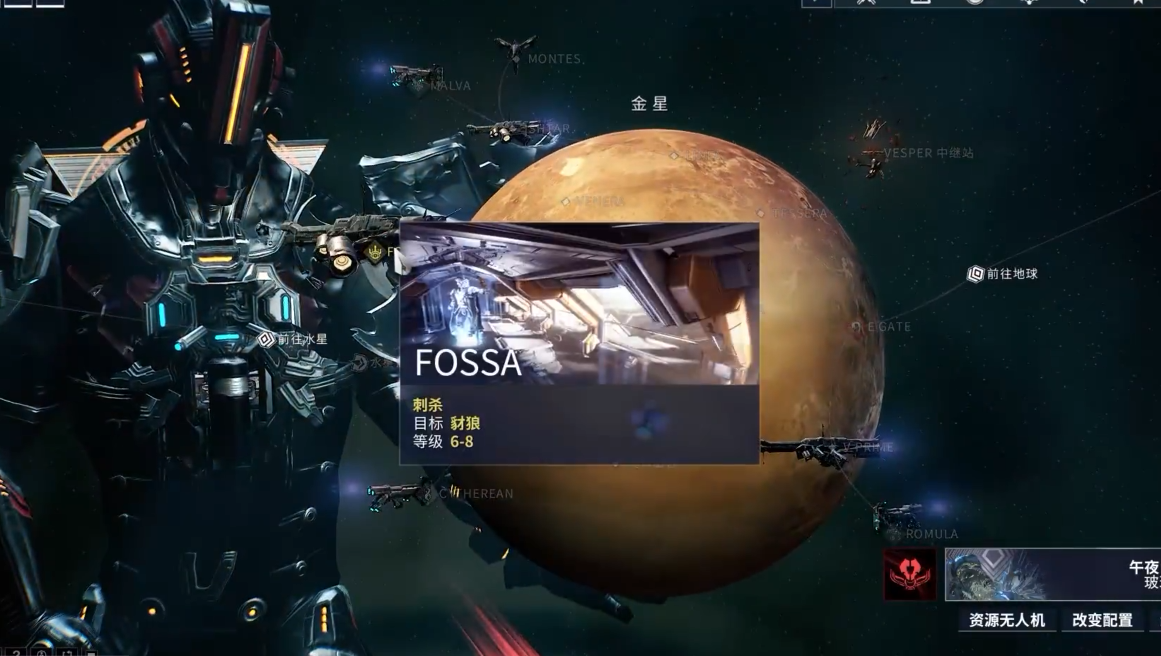Image resolution: width=1161 pixels, height=656 pixels.
Task: Open the 午夜 equipped loadout panel
Action: click(x=1053, y=574)
